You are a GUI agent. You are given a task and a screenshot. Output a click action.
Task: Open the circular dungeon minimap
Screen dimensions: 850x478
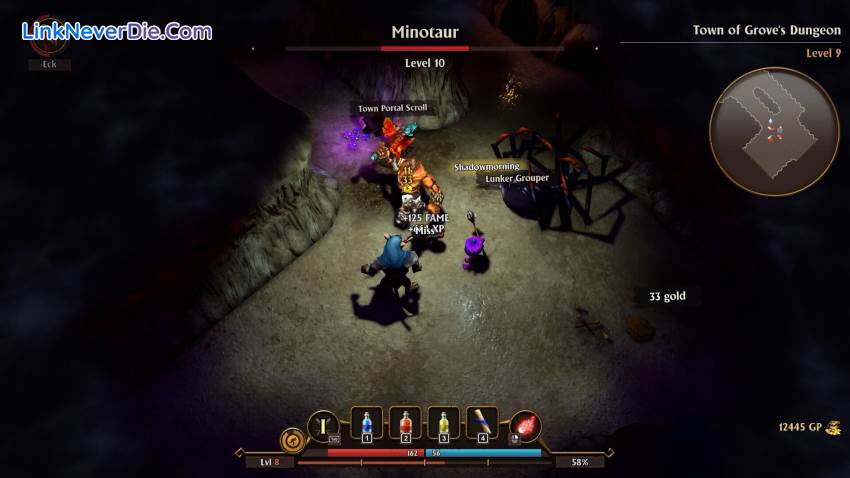tap(773, 131)
